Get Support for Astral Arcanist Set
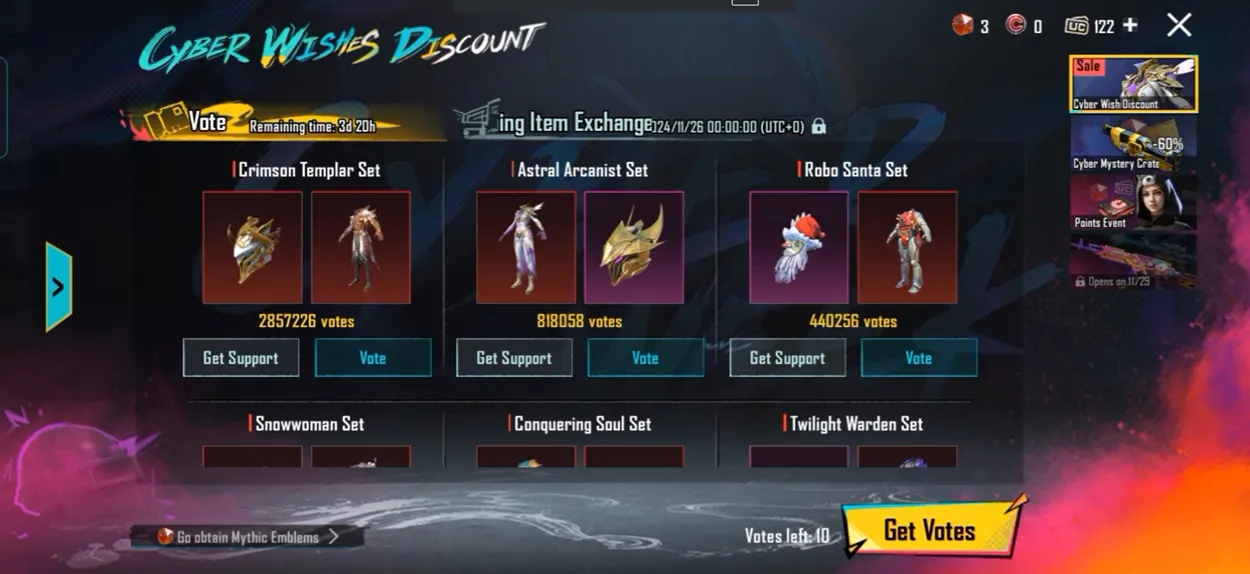The height and width of the screenshot is (574, 1250). pos(514,358)
